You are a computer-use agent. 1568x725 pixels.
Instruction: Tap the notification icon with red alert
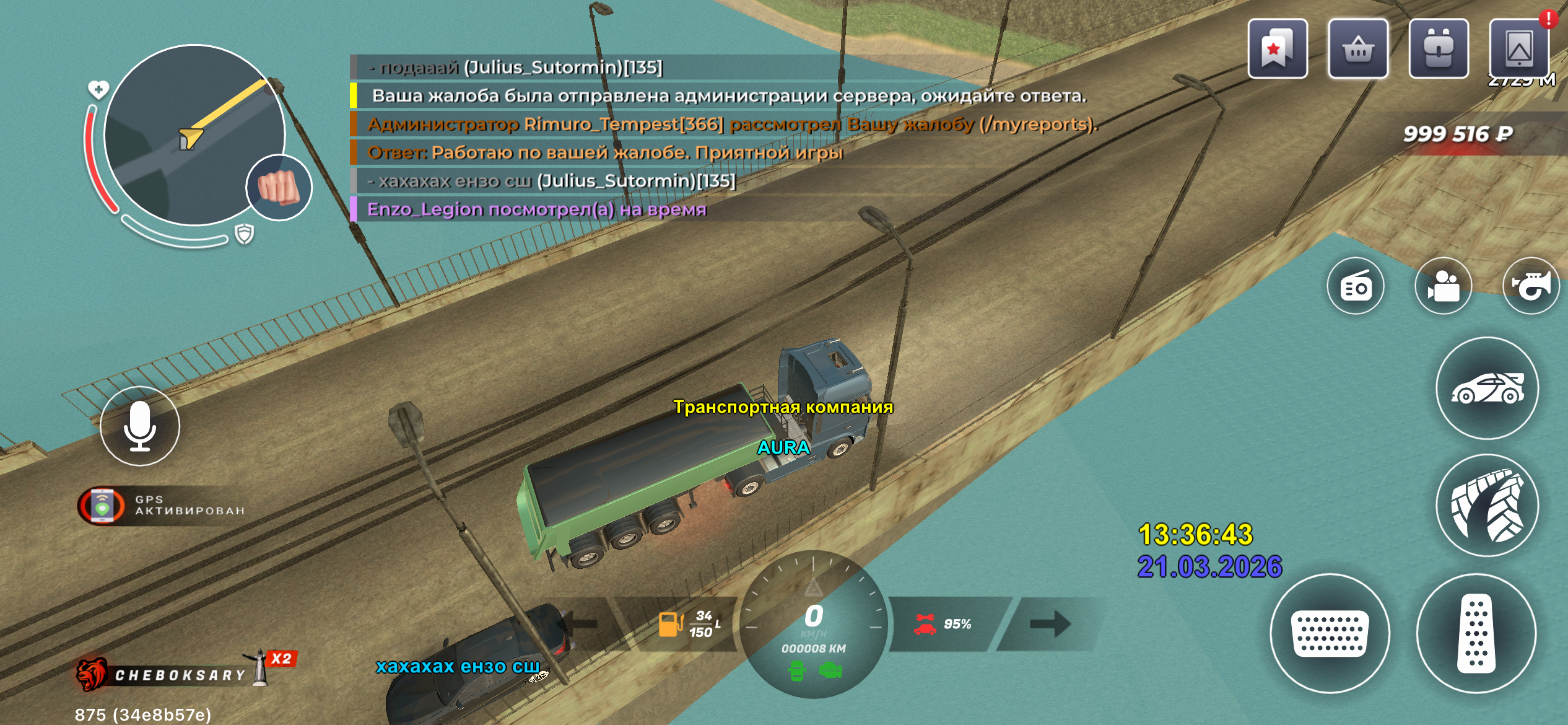tap(1519, 49)
